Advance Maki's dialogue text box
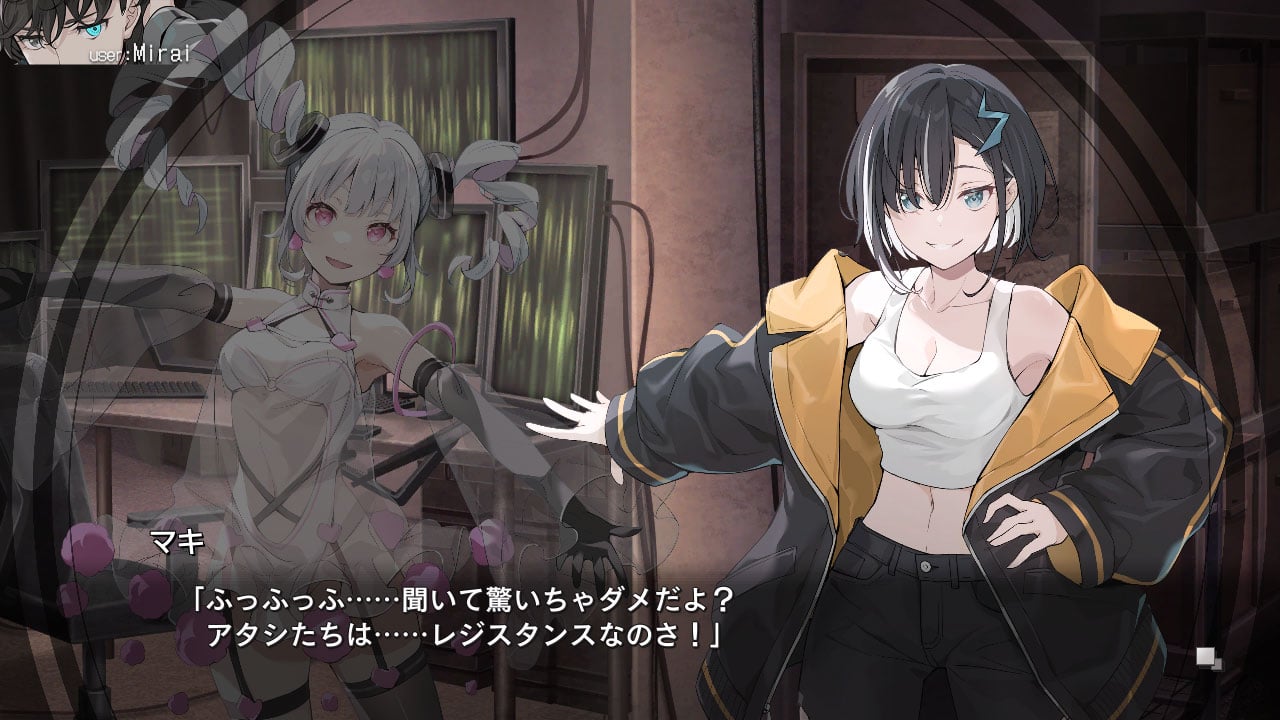 [x=640, y=618]
